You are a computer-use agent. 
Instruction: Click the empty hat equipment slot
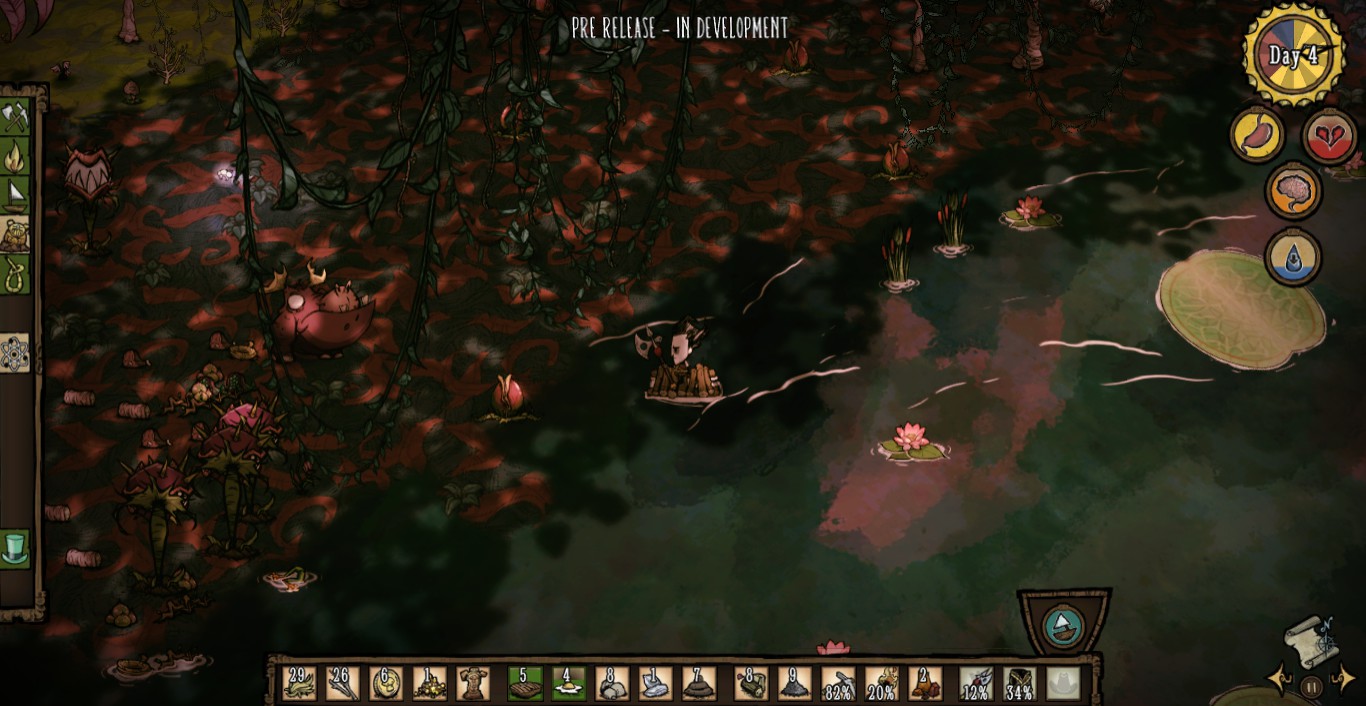(1063, 683)
